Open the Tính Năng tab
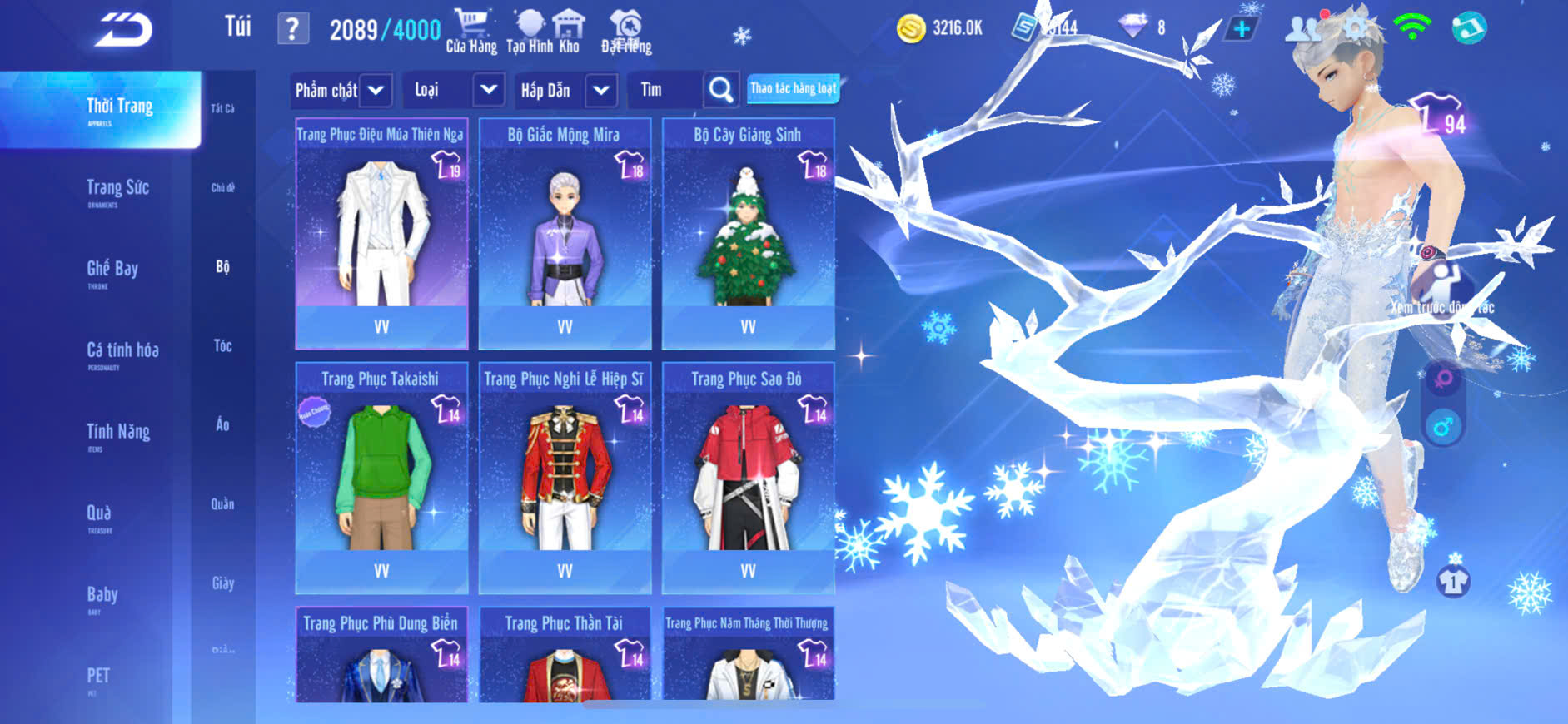Viewport: 1568px width, 724px height. 117,434
